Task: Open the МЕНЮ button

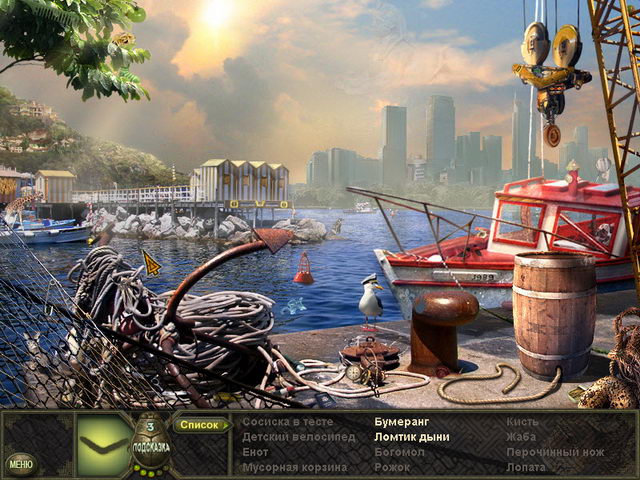Action: (20, 463)
